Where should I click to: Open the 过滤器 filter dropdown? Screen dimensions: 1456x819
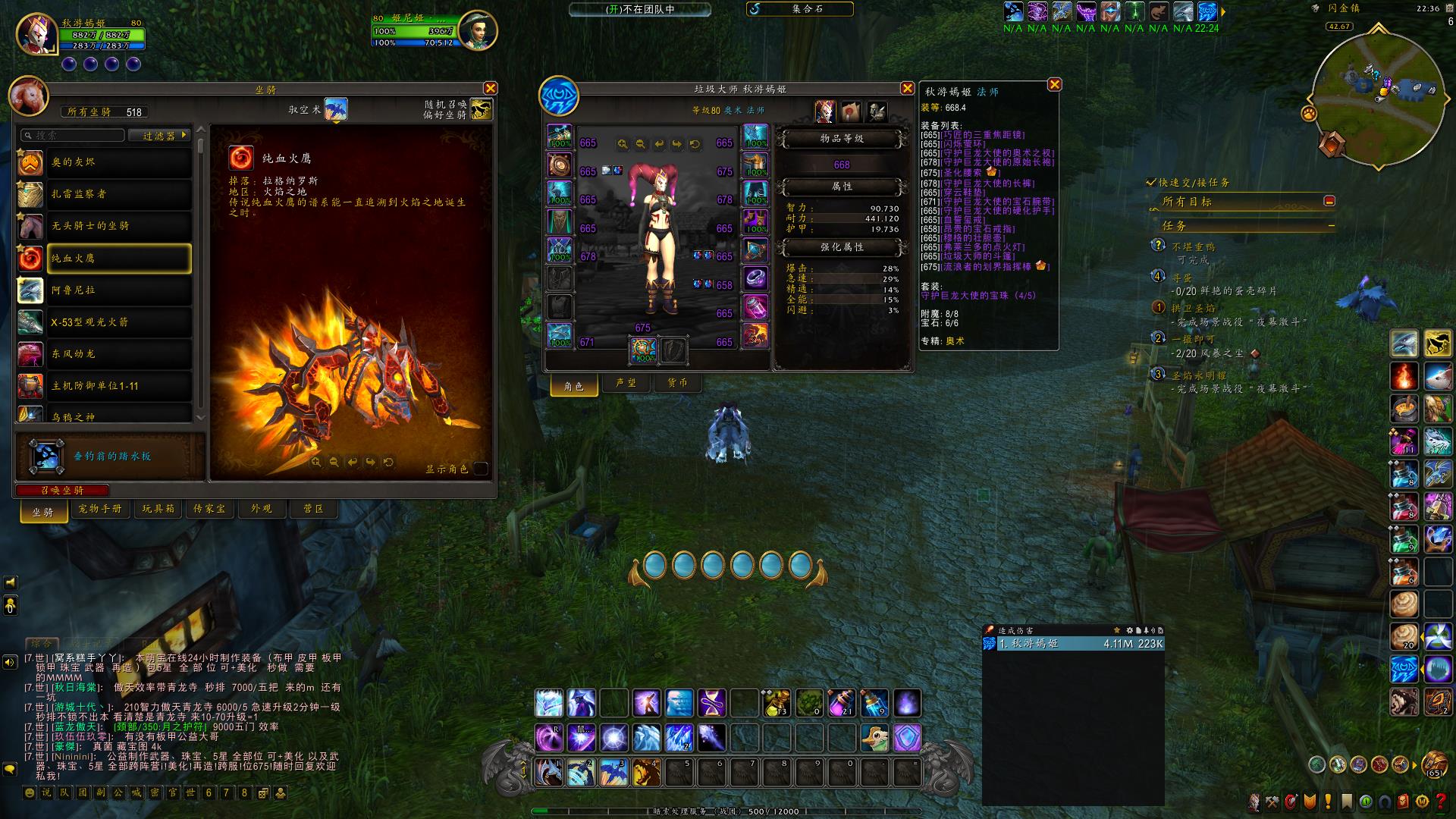[x=165, y=136]
